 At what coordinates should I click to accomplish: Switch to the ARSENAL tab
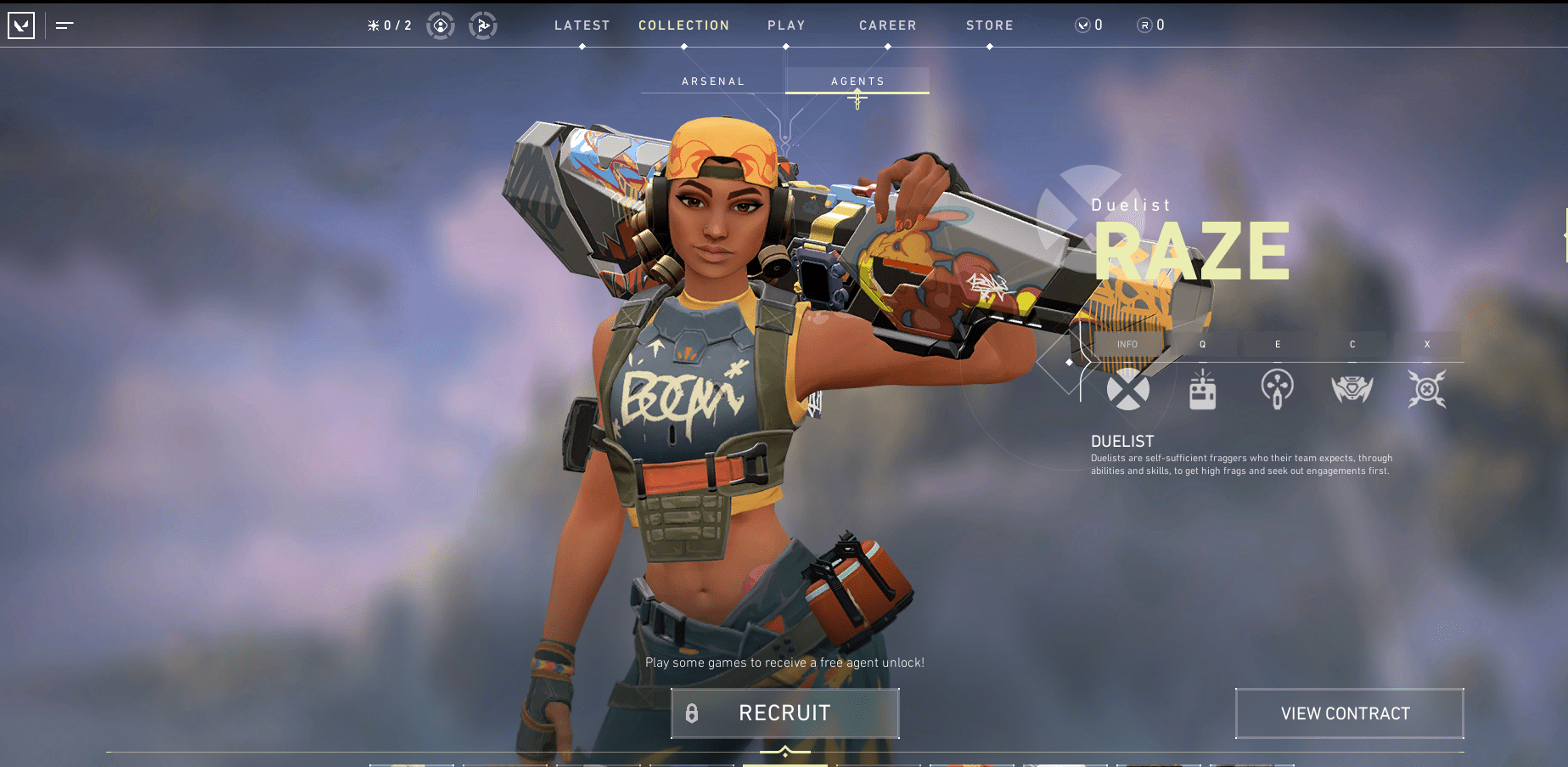[713, 81]
